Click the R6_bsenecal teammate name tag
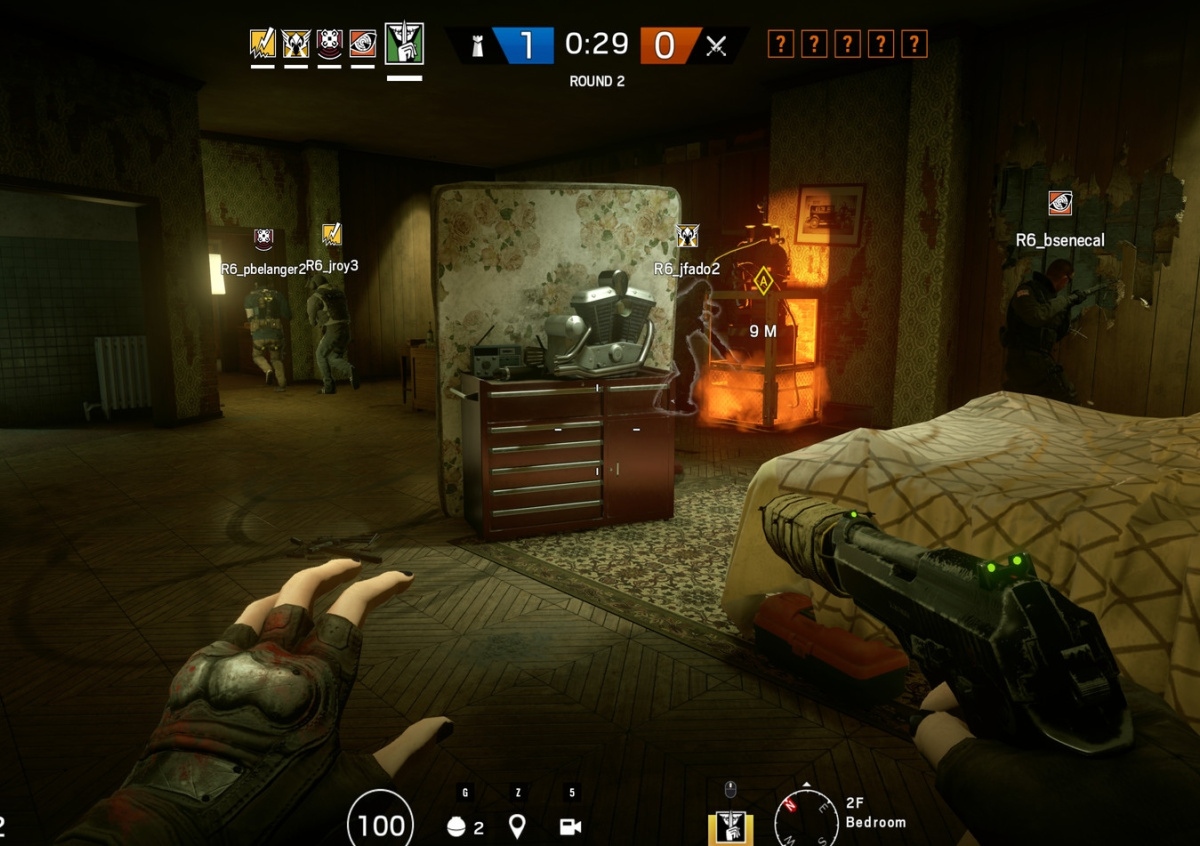Image resolution: width=1200 pixels, height=846 pixels. coord(1060,240)
